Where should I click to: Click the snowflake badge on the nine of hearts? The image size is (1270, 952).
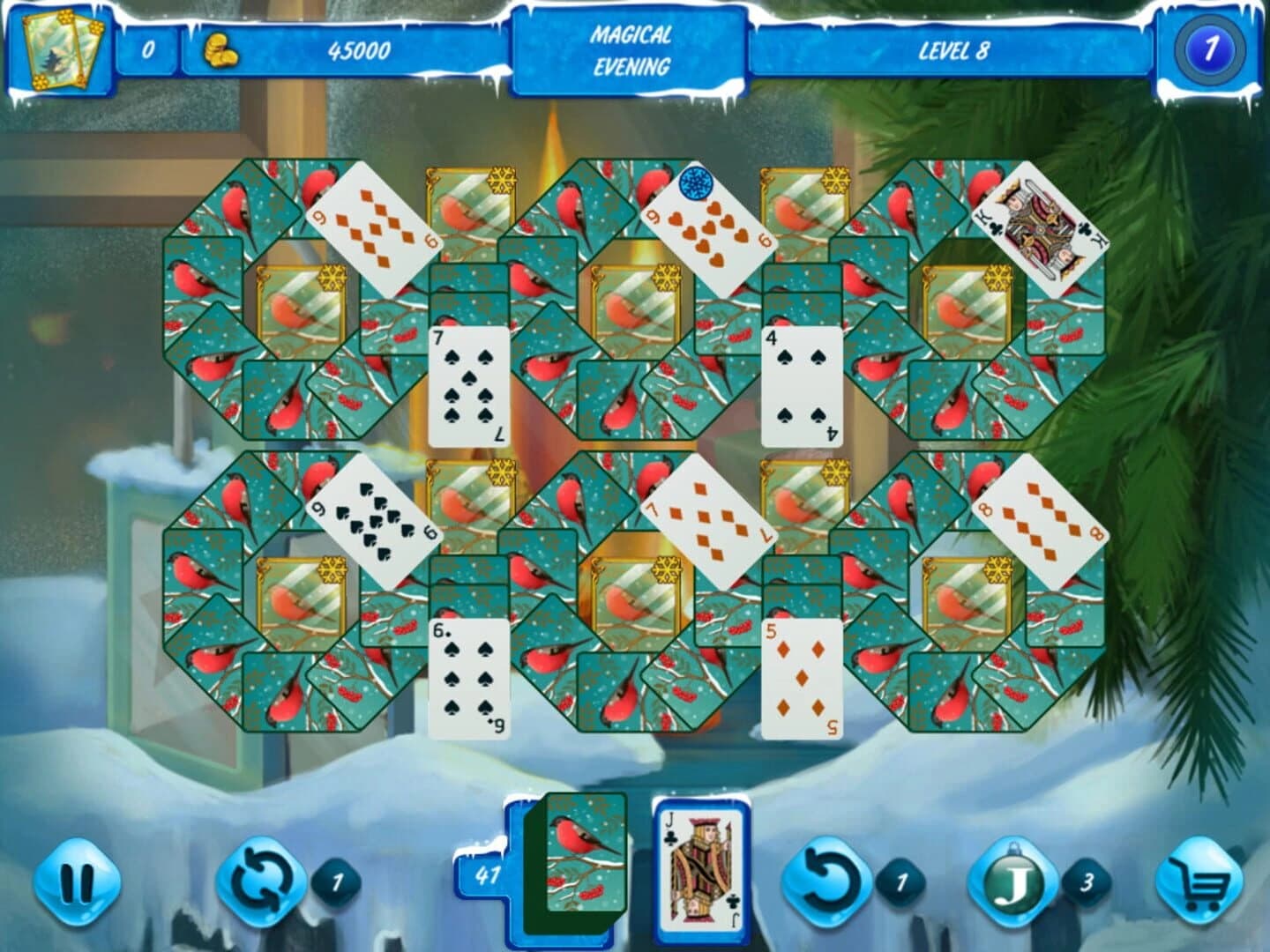point(697,182)
